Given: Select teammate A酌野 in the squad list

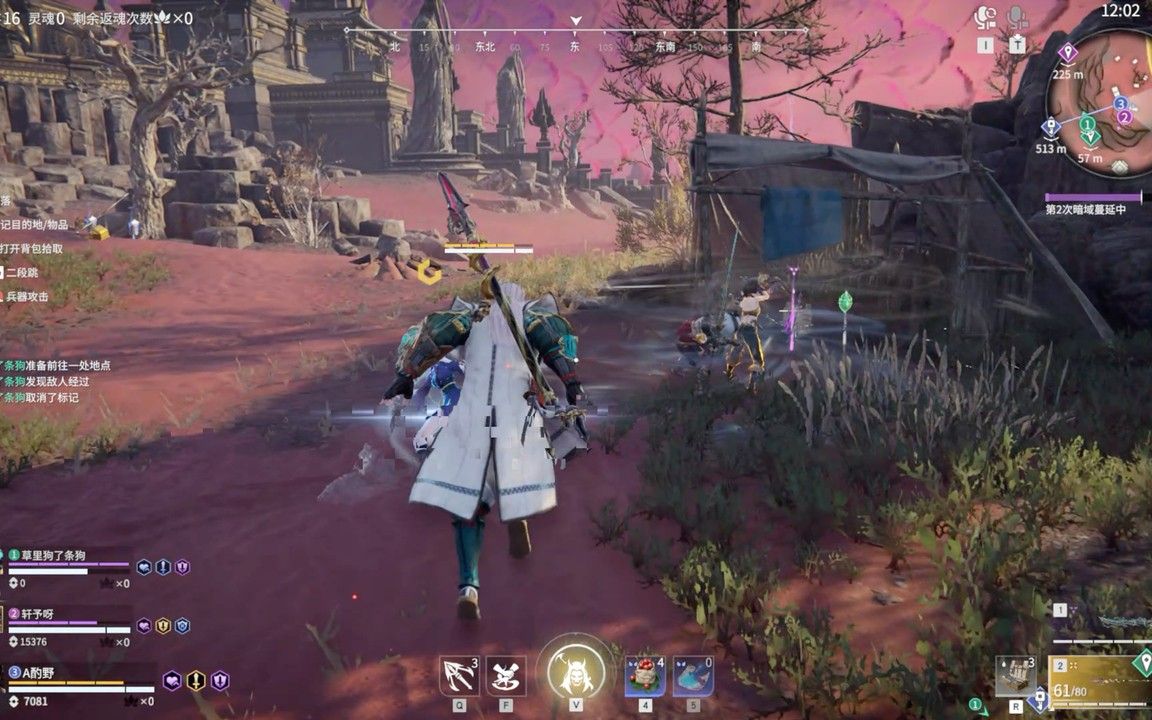Looking at the screenshot, I should coord(42,673).
